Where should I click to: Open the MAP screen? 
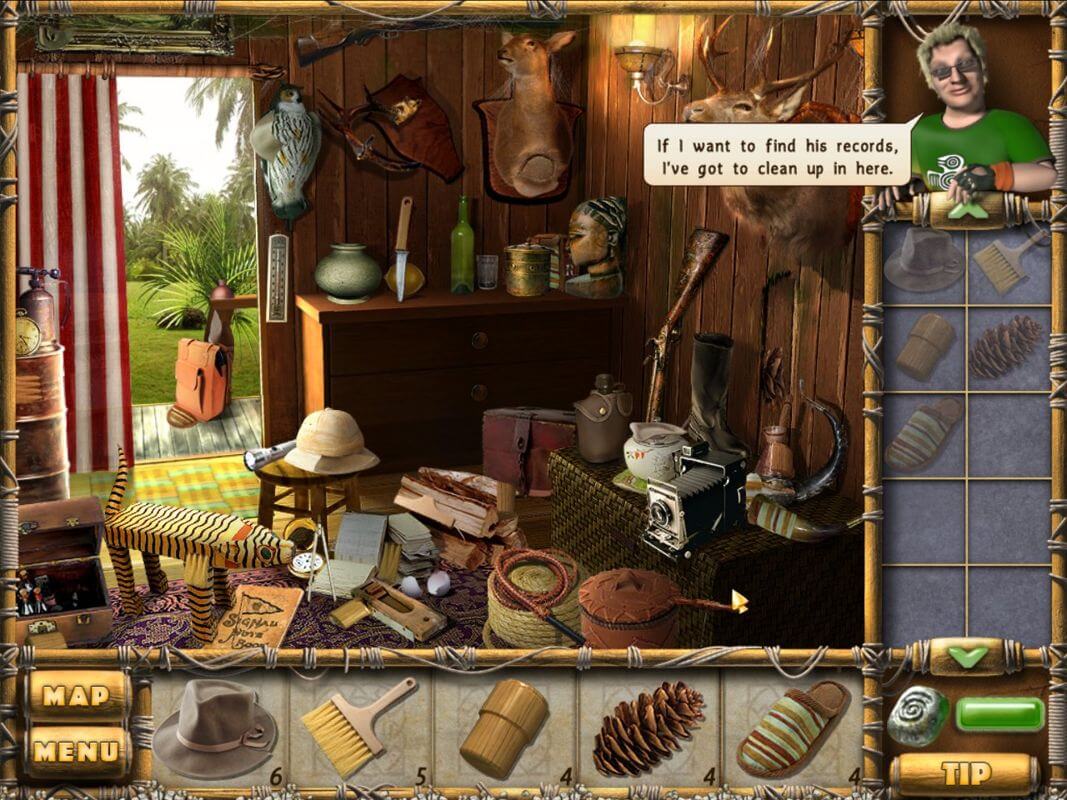click(x=77, y=695)
